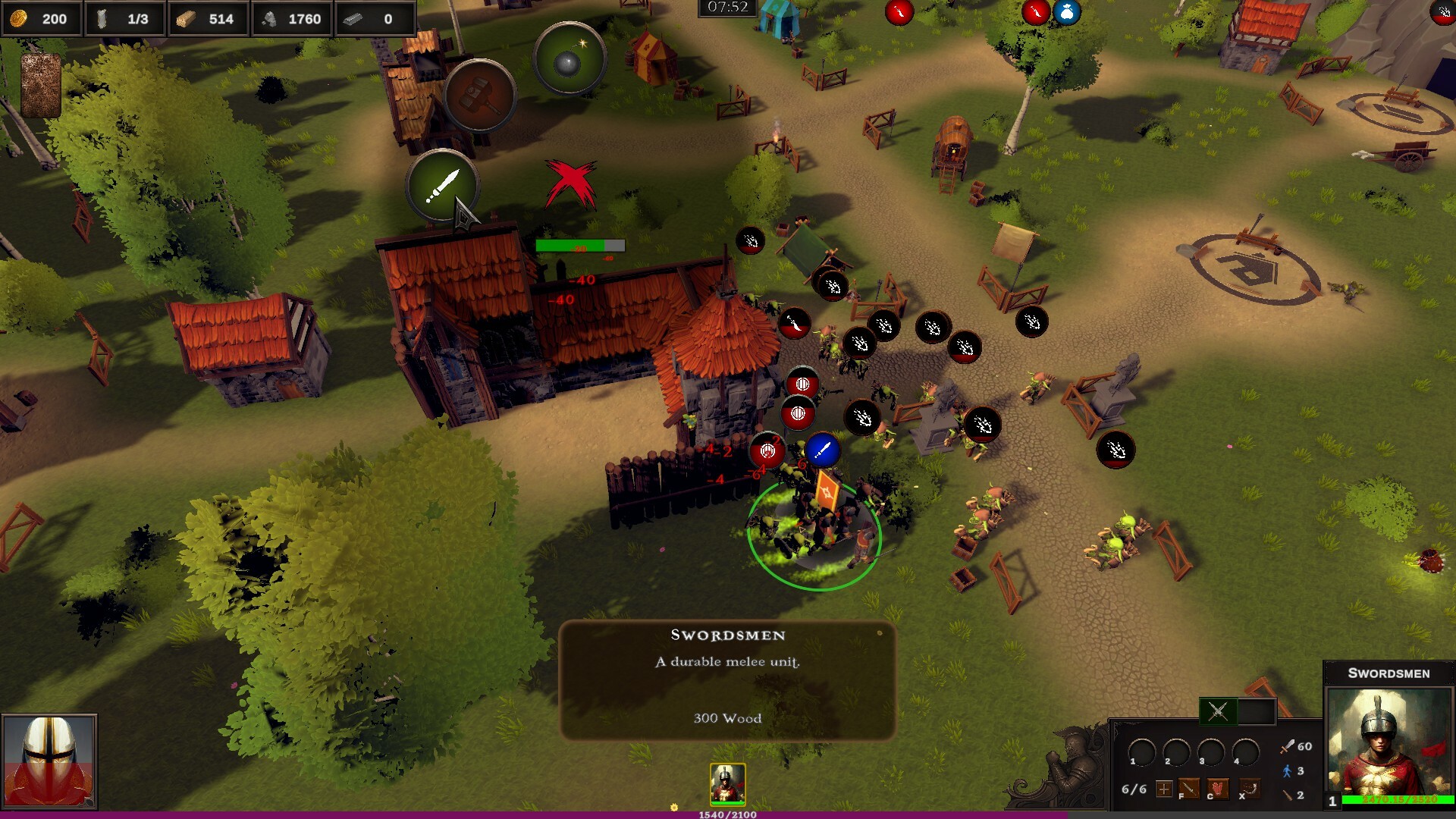Open the knight helmet hero portrait
The width and height of the screenshot is (1456, 819).
49,761
